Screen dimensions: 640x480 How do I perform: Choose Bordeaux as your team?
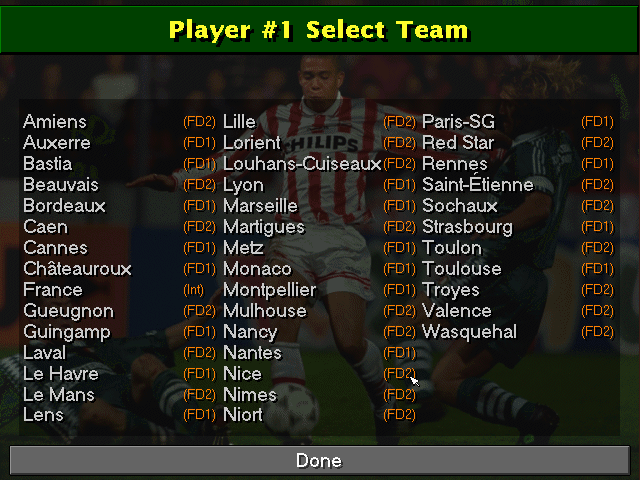tap(64, 206)
